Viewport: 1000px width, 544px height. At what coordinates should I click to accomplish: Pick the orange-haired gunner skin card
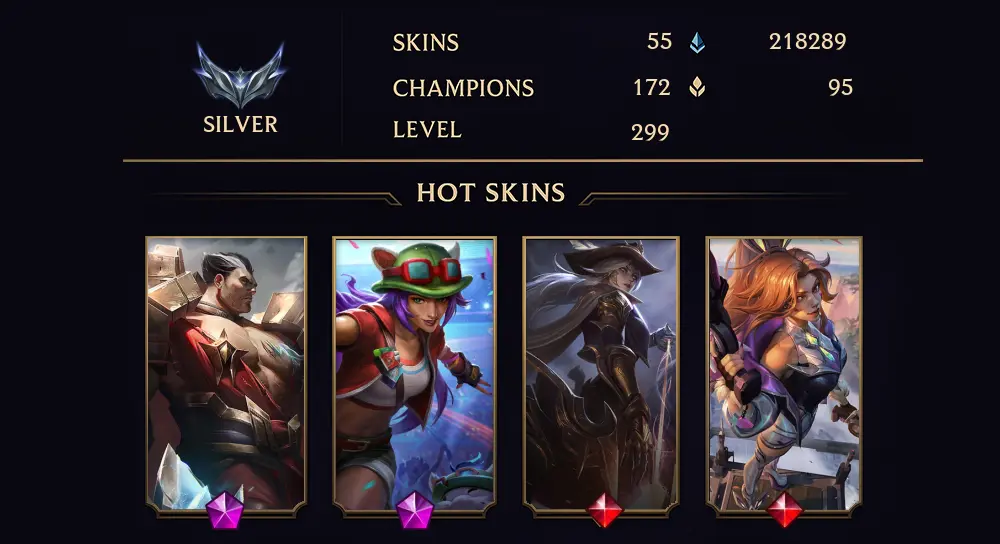click(x=784, y=374)
